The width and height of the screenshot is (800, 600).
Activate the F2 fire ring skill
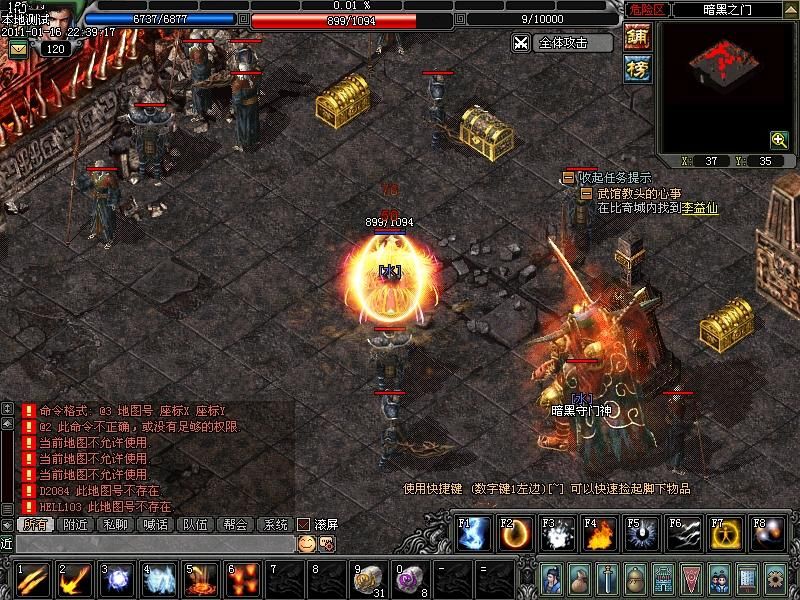[515, 535]
